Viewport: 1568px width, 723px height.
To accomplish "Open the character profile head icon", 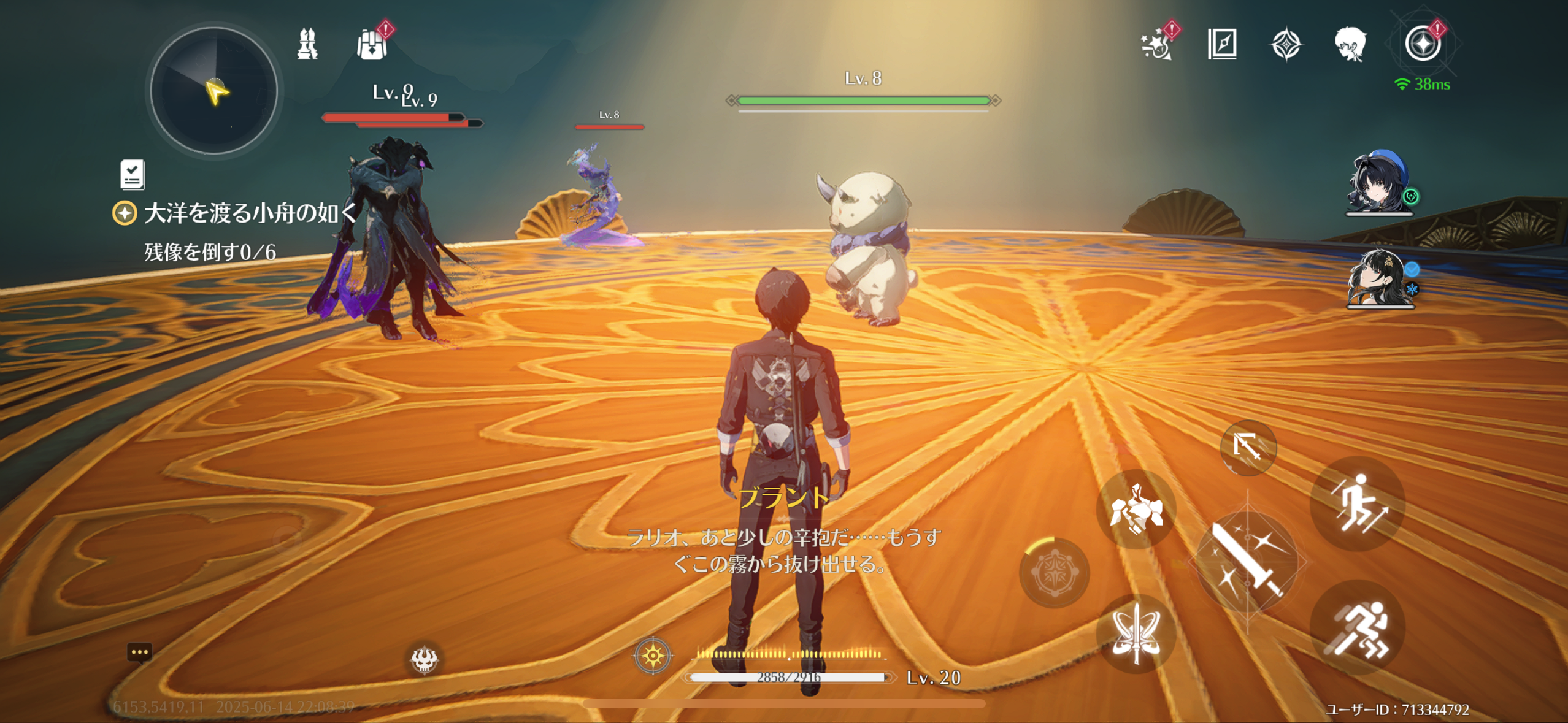I will click(x=1350, y=44).
